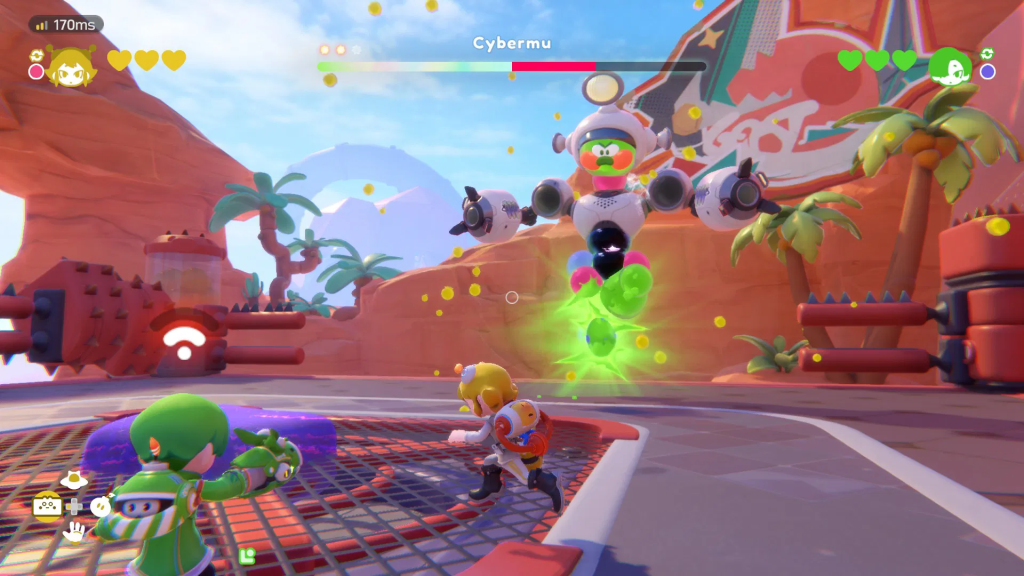
Task: Select the purple color dot
Action: tap(988, 72)
